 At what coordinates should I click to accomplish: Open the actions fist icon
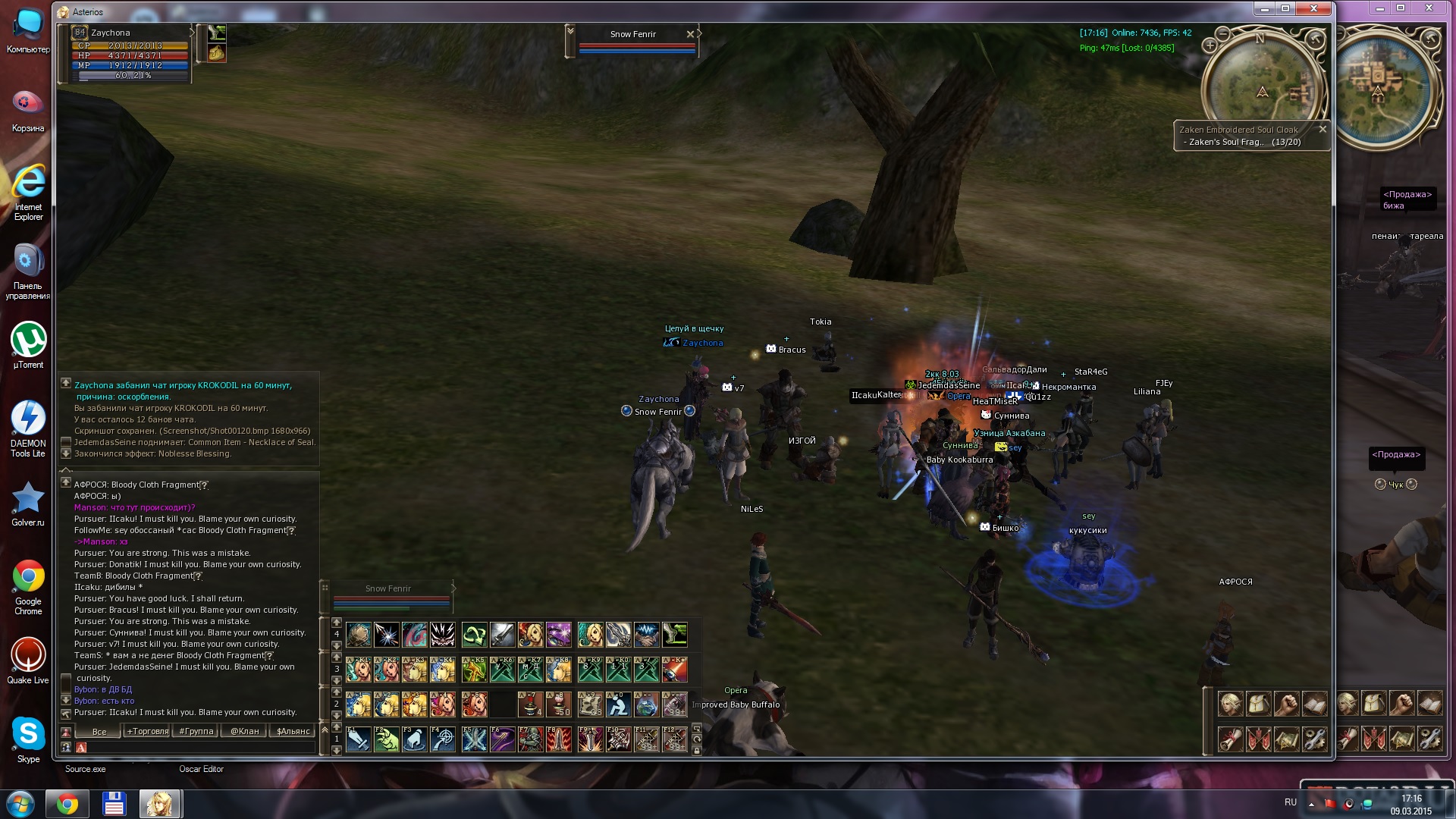pyautogui.click(x=1287, y=704)
